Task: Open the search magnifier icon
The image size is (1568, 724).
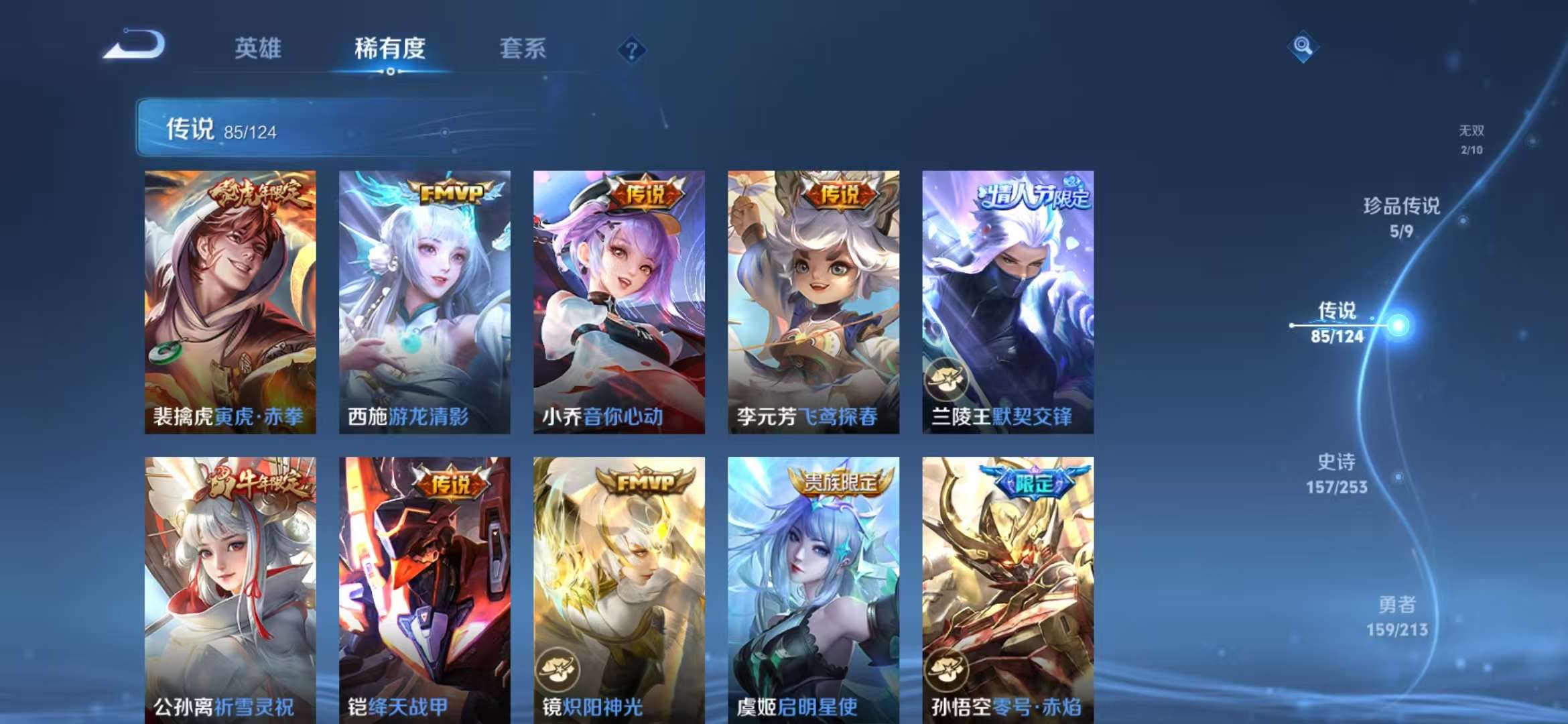Action: point(1302,47)
